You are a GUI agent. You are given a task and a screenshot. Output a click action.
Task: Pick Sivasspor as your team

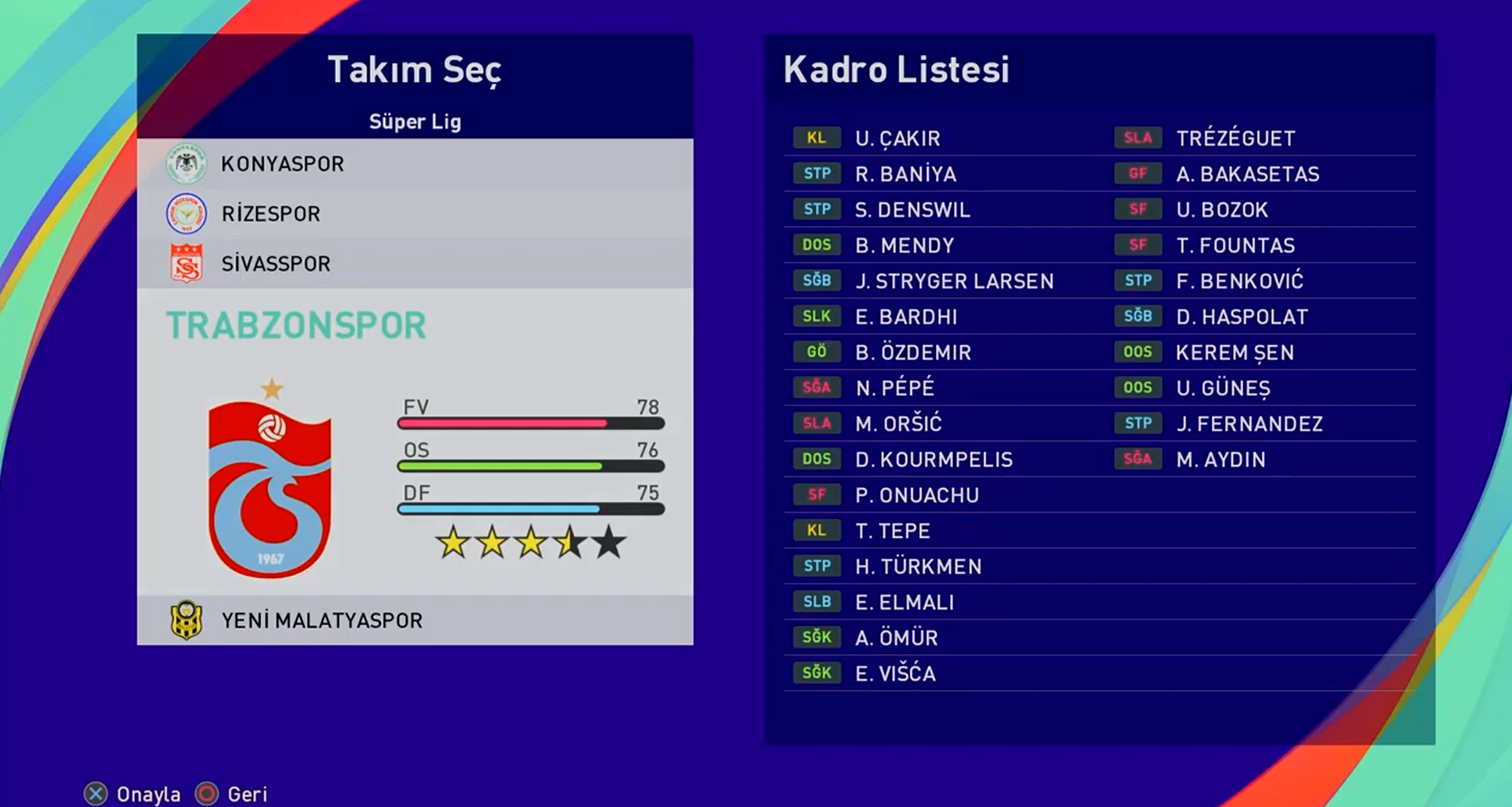point(414,264)
